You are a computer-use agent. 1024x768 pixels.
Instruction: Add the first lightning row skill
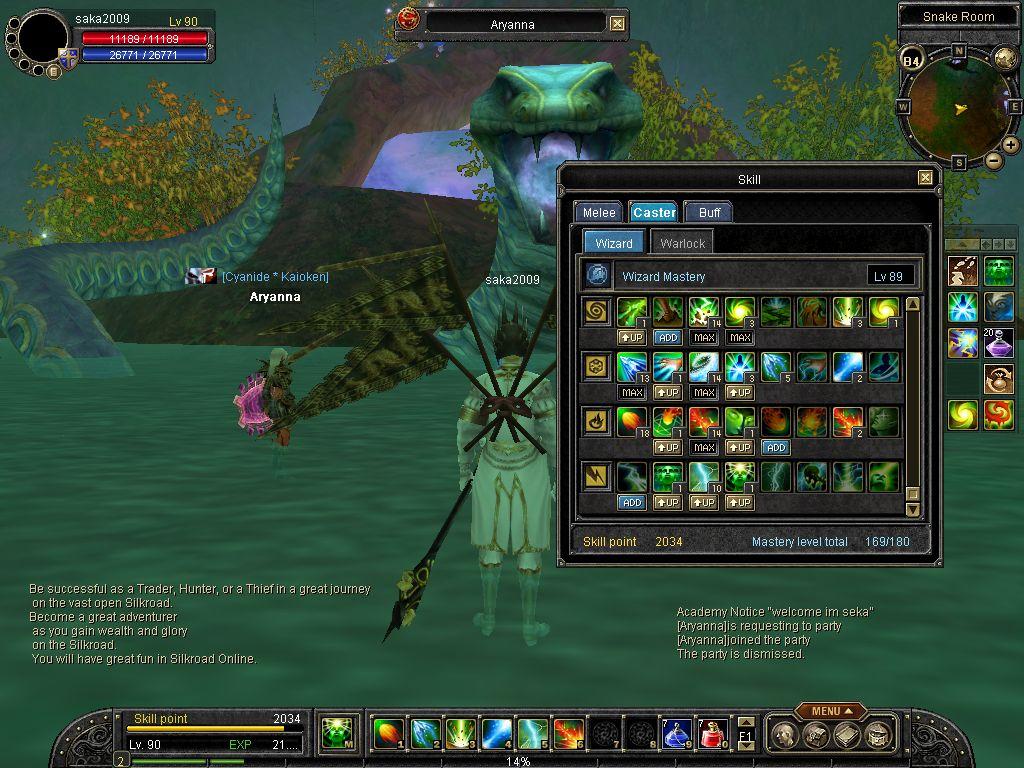631,502
